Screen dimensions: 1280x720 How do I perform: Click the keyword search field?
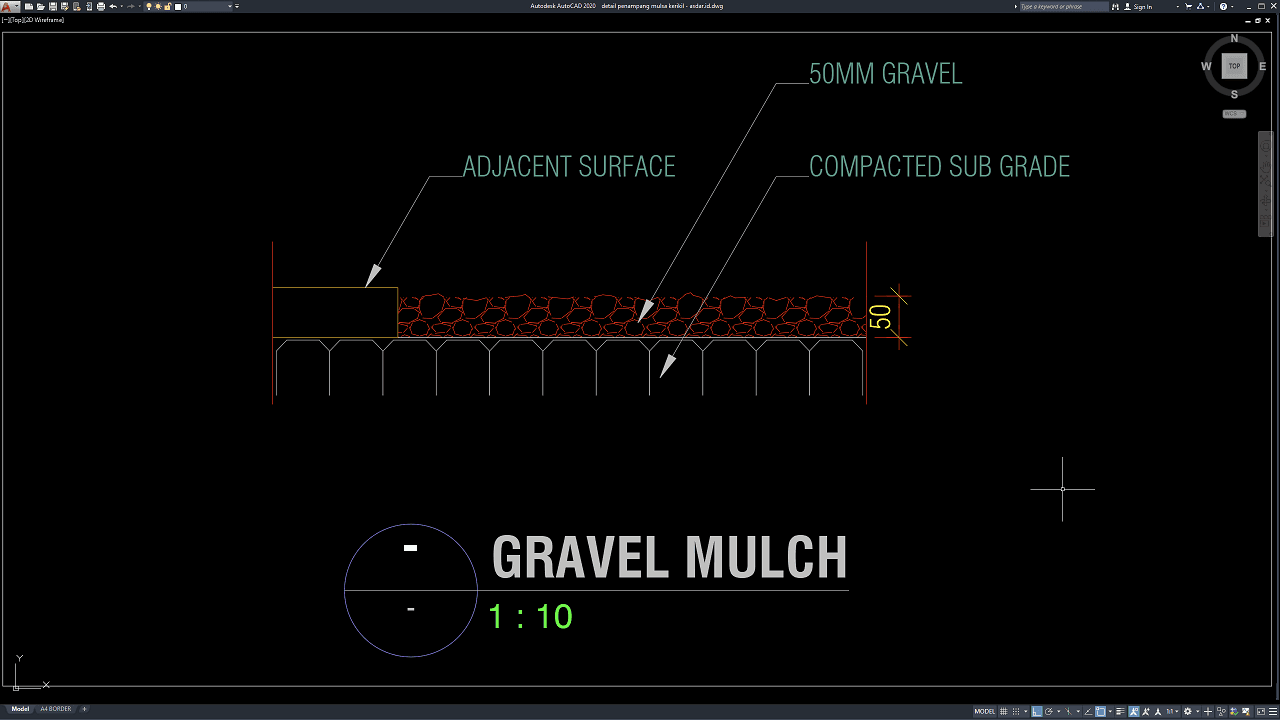(x=1064, y=6)
